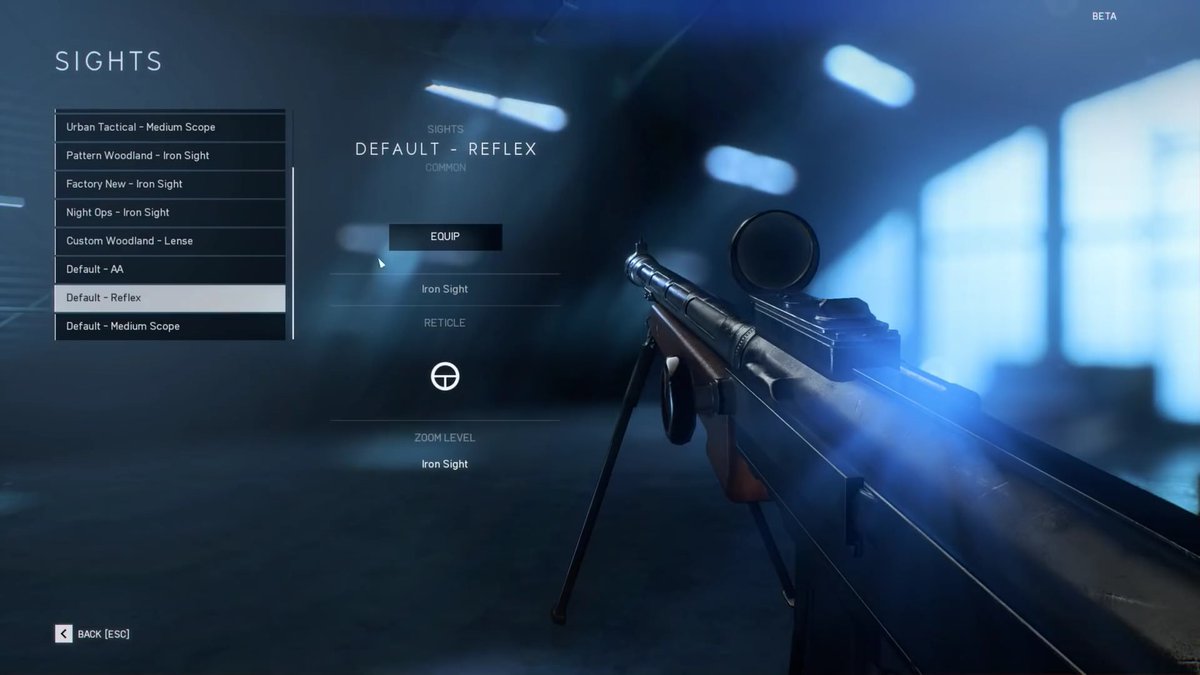Equip the Default Reflex sight
The height and width of the screenshot is (675, 1200).
point(445,237)
